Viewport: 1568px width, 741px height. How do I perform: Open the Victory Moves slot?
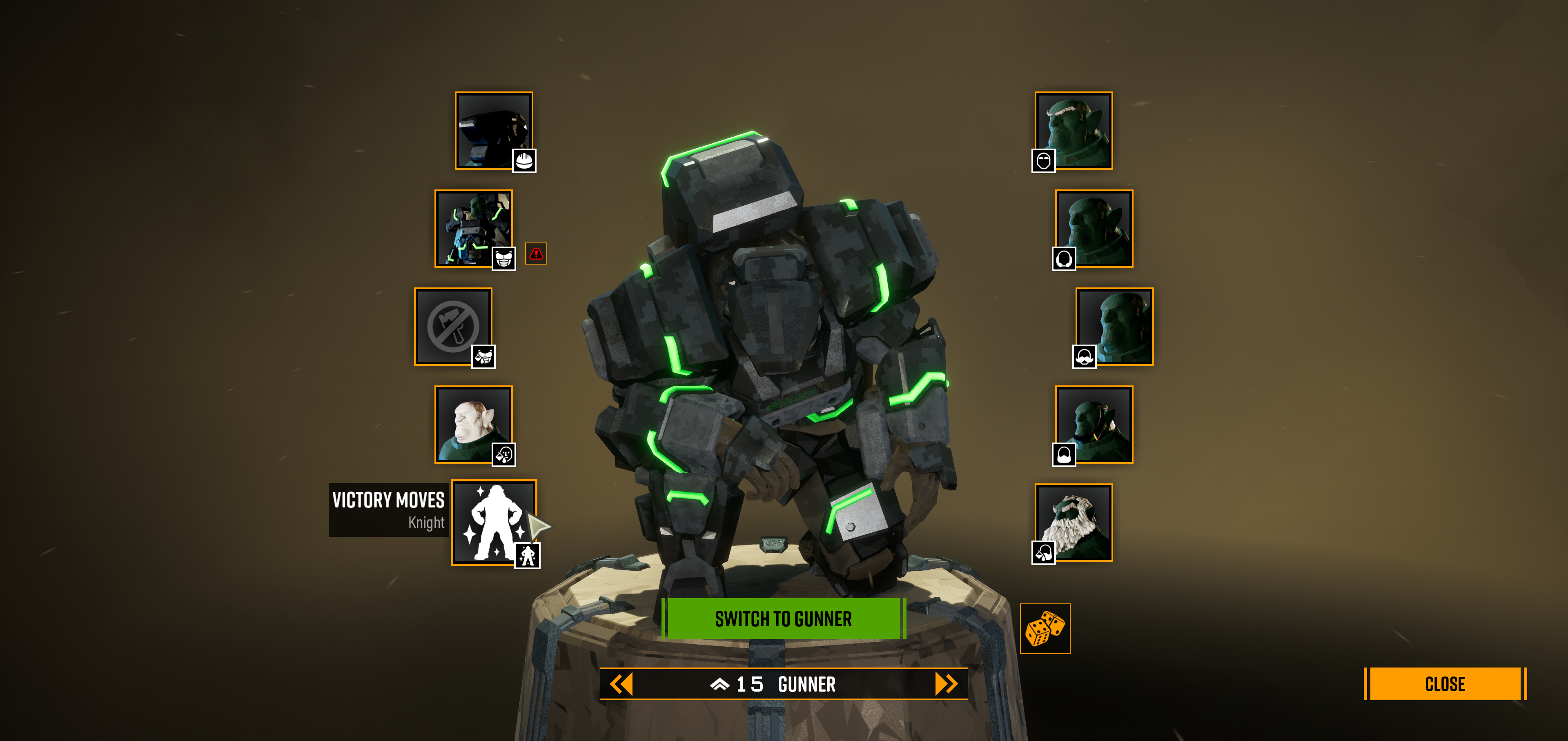[x=493, y=522]
